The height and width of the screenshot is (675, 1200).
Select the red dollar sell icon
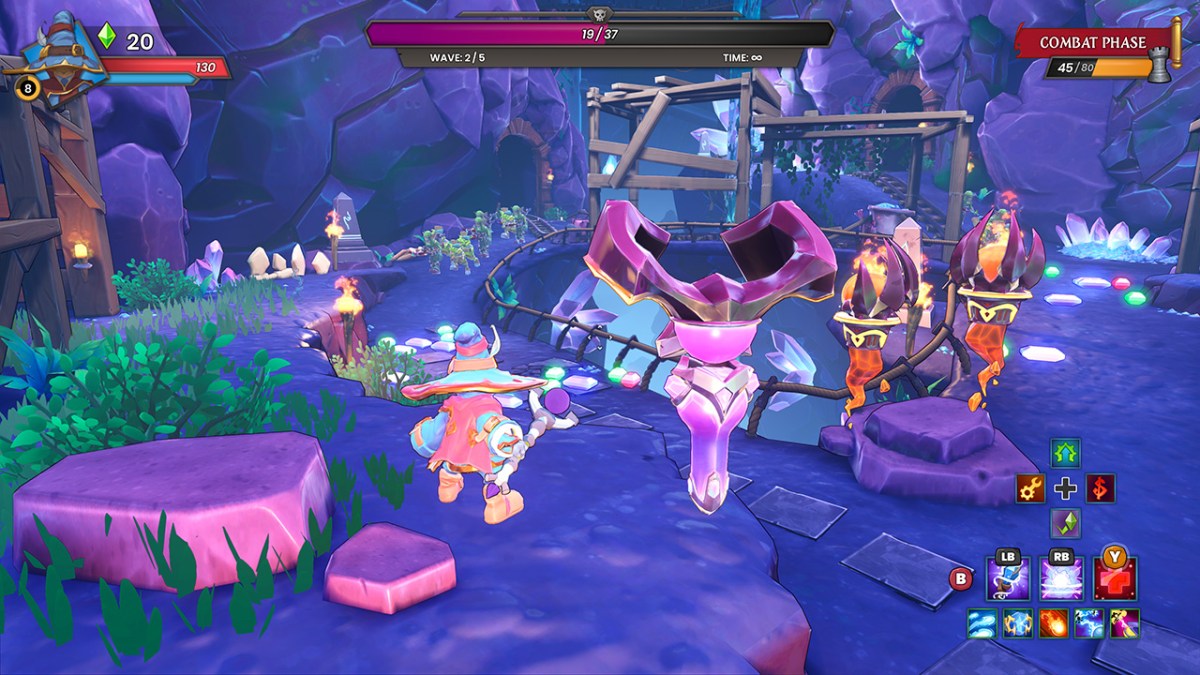click(1101, 488)
